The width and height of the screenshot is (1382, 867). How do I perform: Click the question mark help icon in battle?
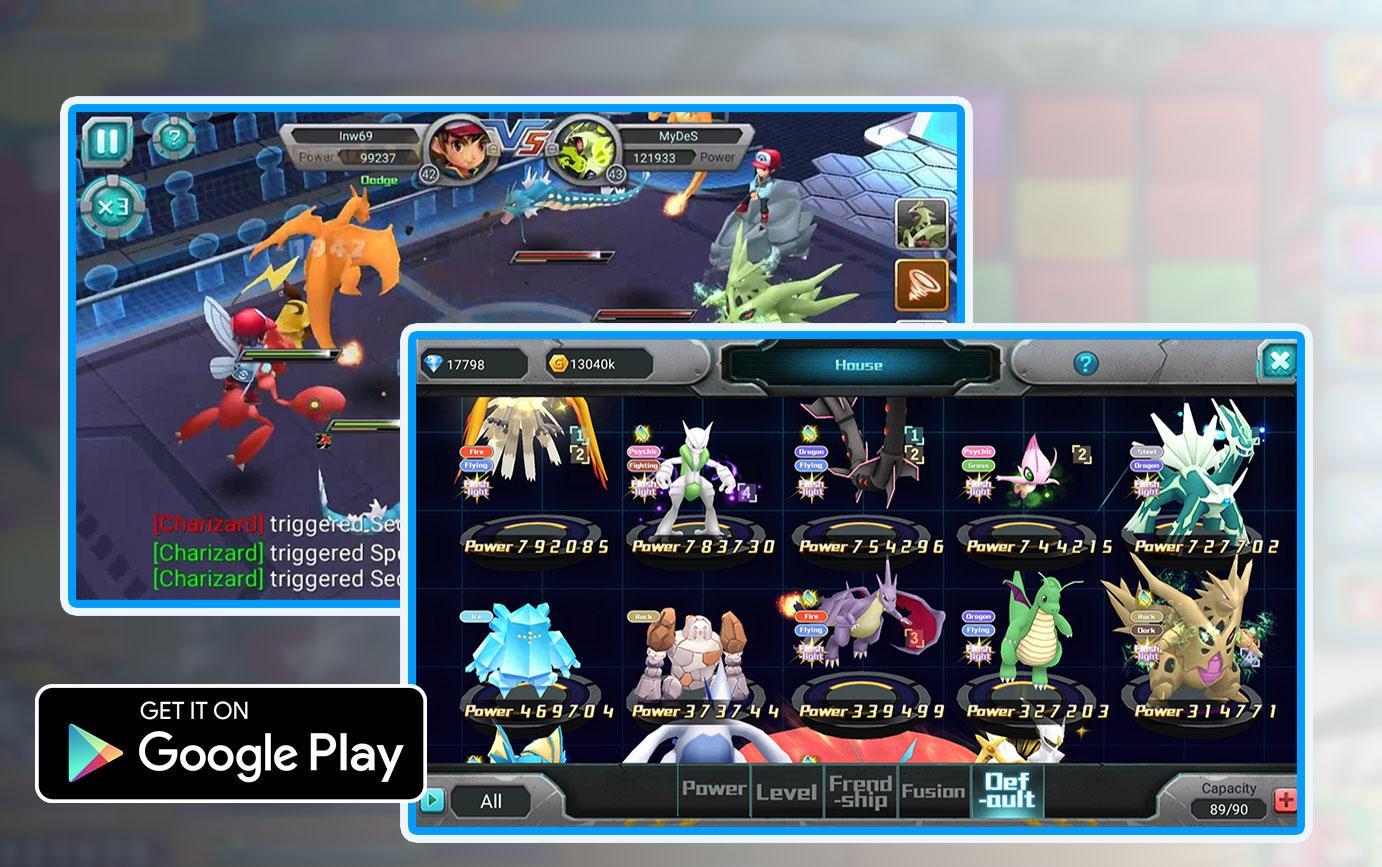tap(172, 137)
